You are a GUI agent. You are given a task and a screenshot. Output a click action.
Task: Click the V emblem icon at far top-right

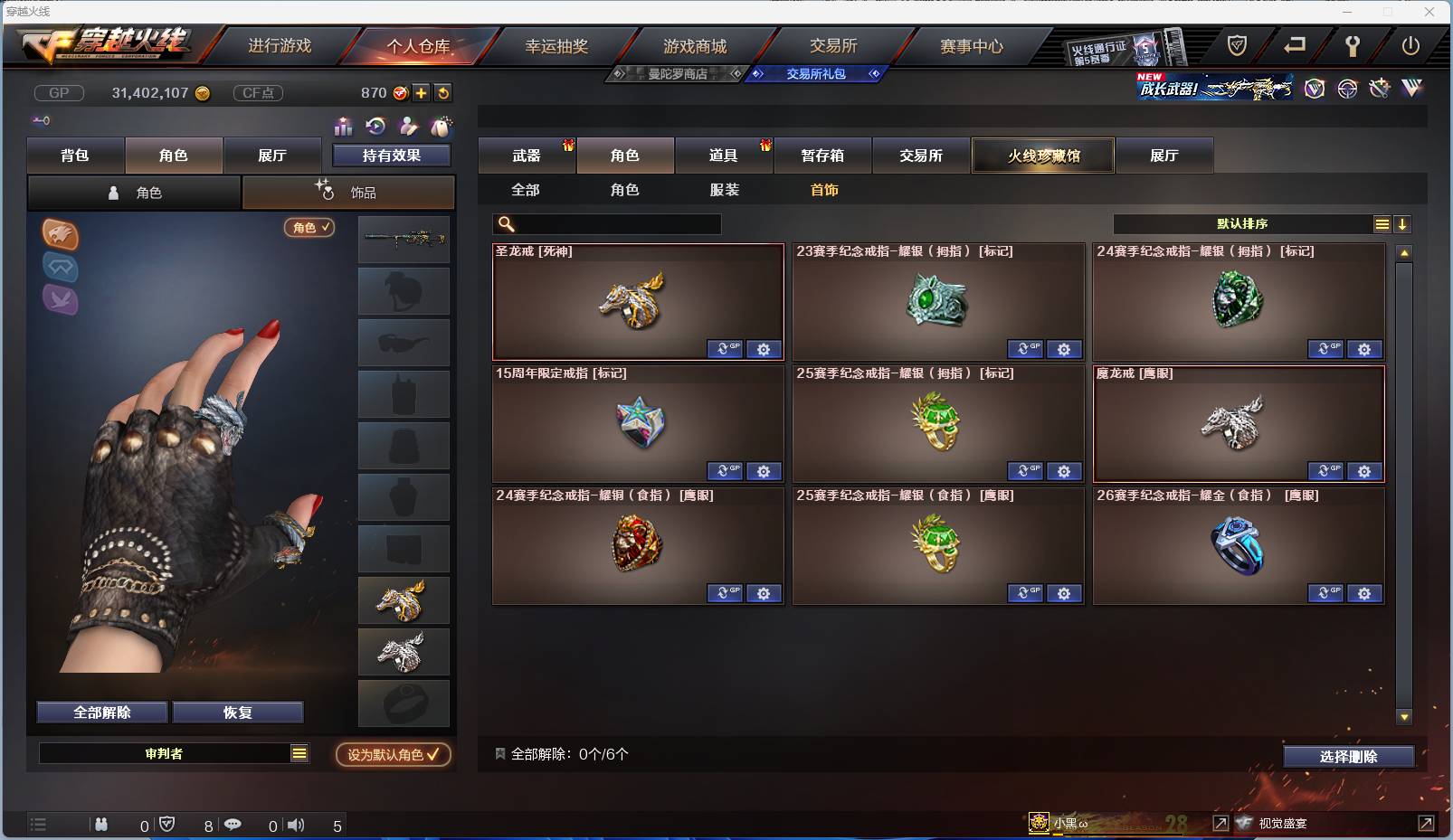pyautogui.click(x=1410, y=89)
